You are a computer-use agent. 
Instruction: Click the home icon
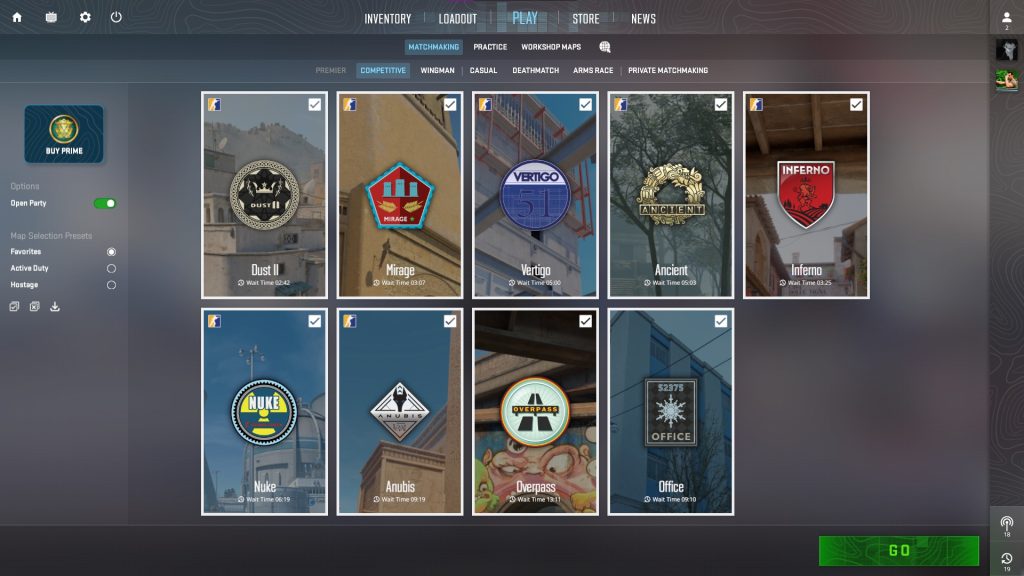coord(17,17)
